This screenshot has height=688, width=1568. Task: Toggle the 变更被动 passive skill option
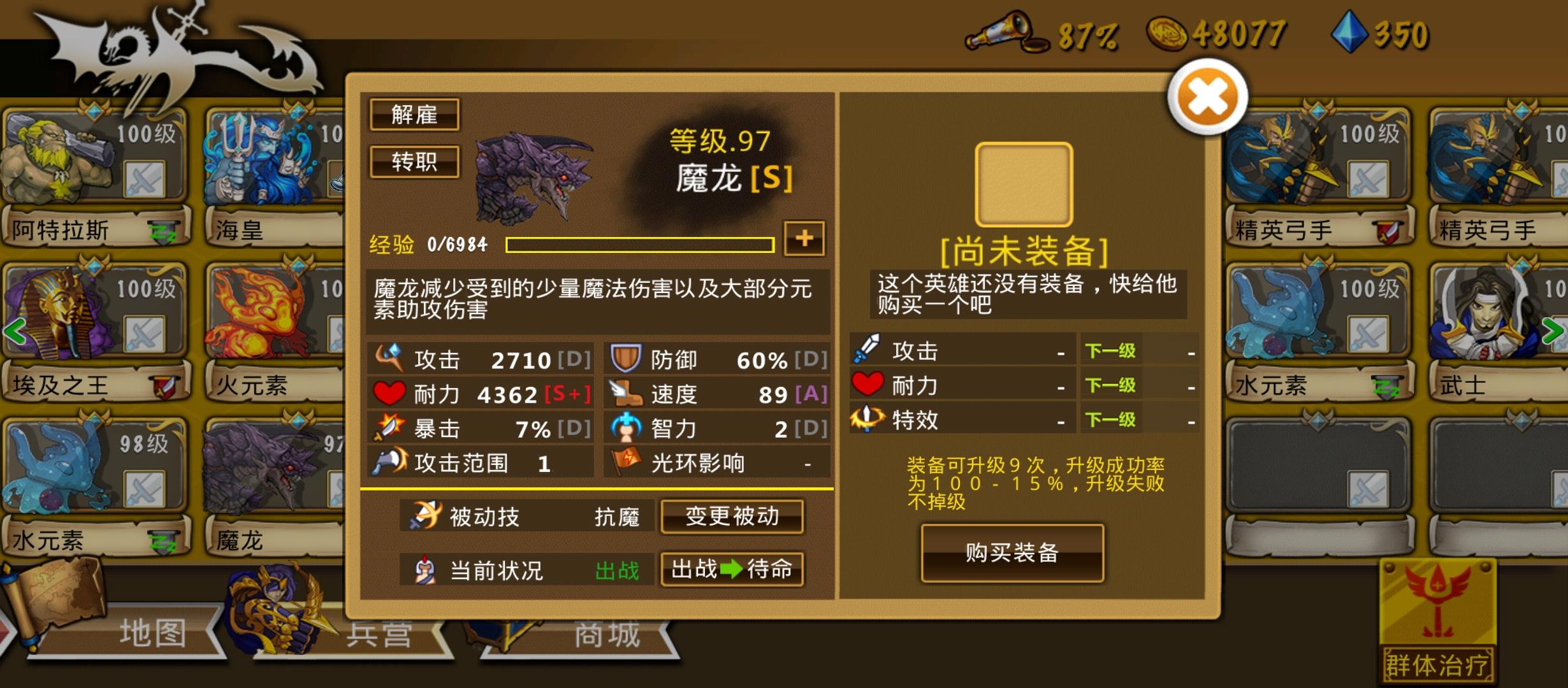(732, 517)
